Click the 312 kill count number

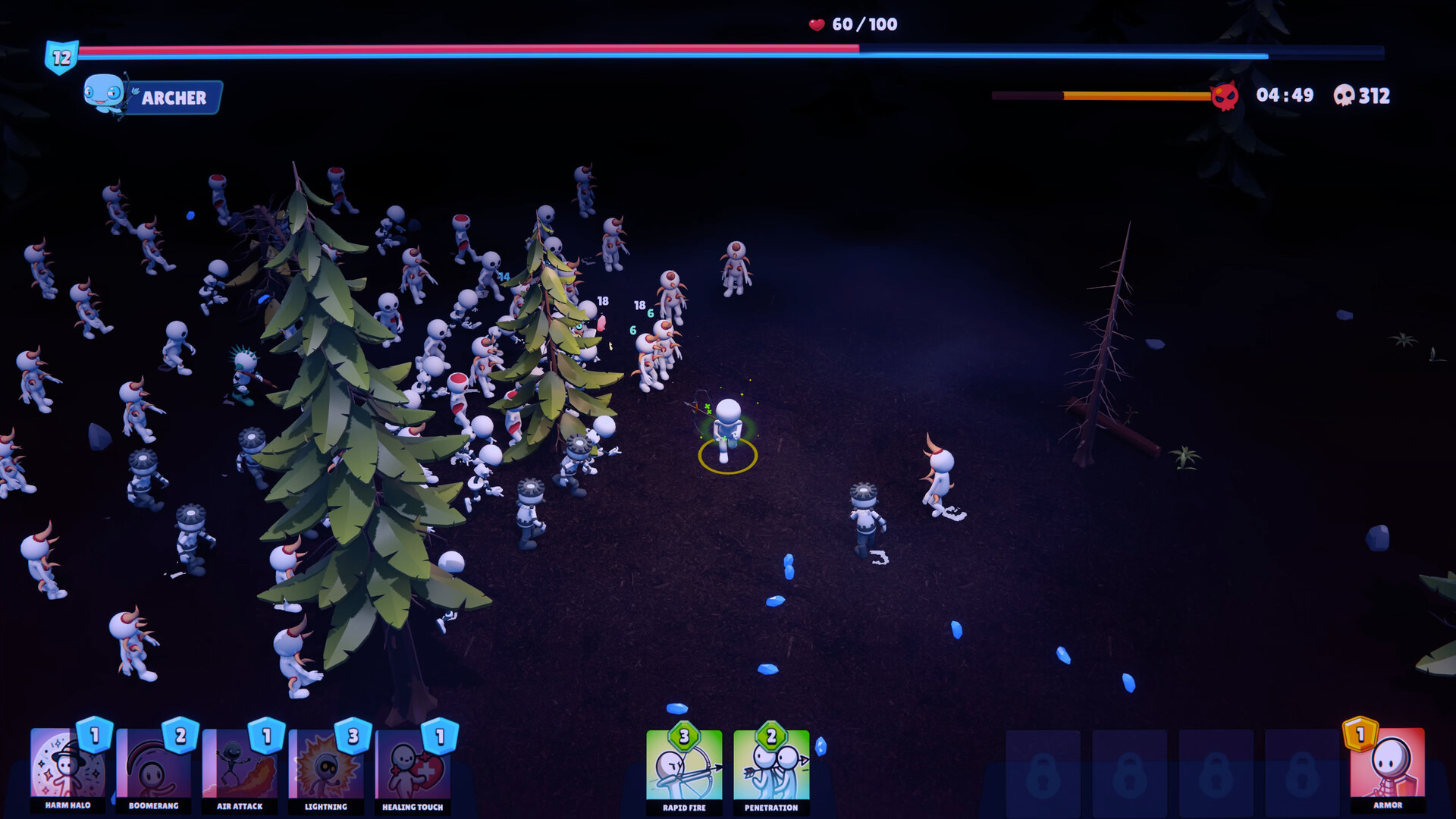coord(1376,96)
